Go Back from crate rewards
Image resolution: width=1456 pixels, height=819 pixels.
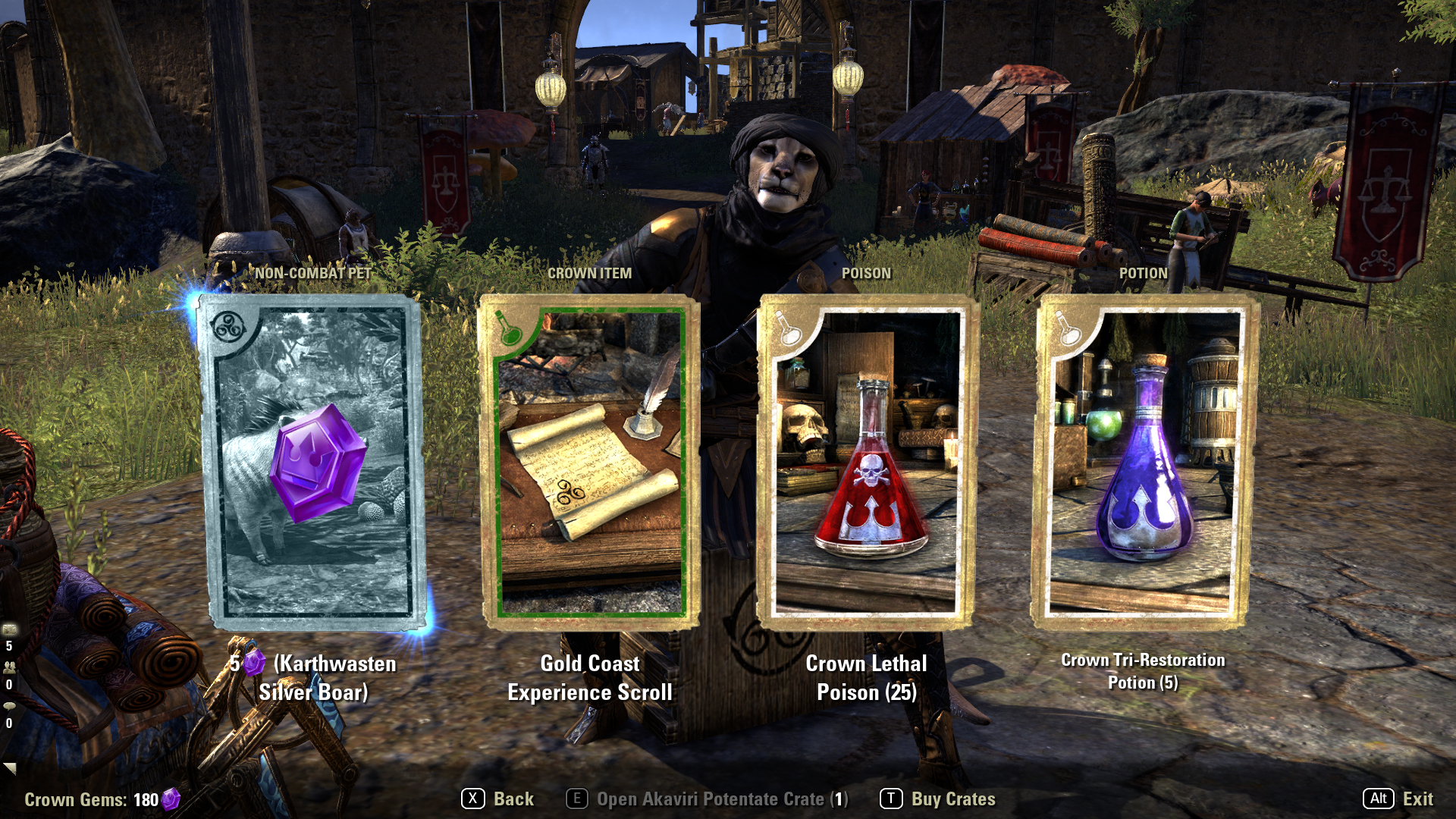(498, 799)
